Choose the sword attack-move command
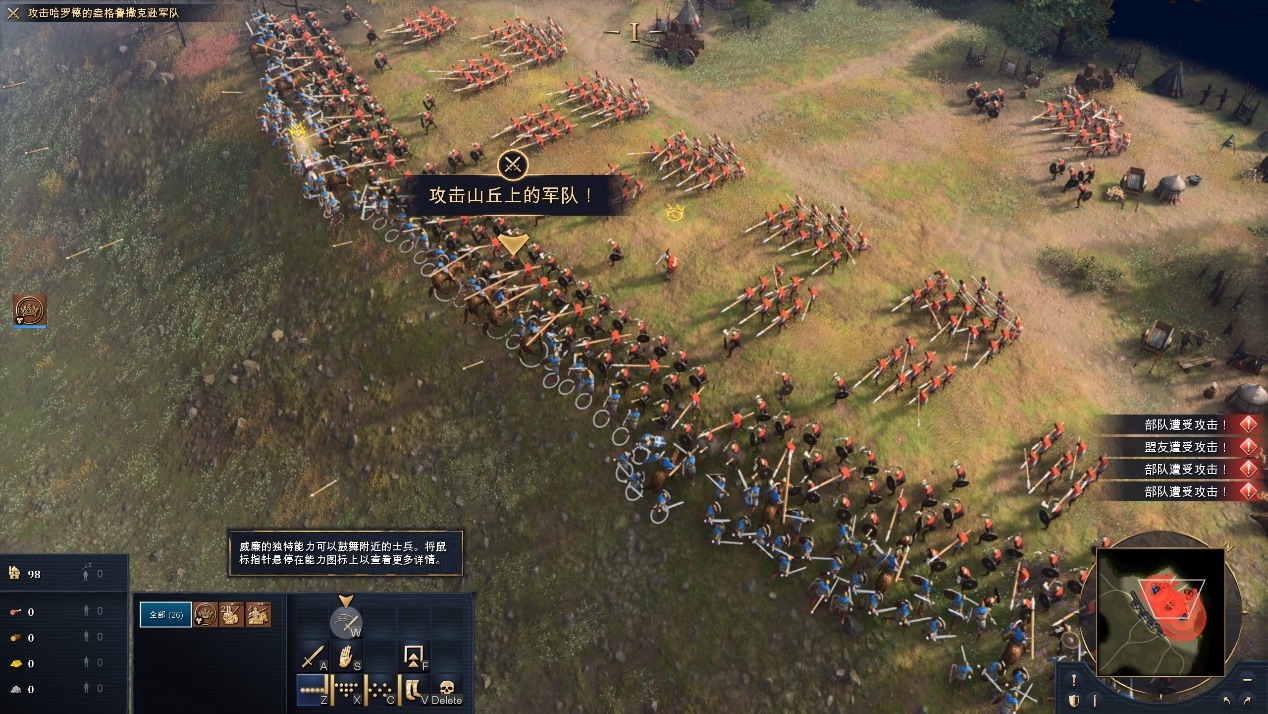The height and width of the screenshot is (714, 1268). click(313, 658)
